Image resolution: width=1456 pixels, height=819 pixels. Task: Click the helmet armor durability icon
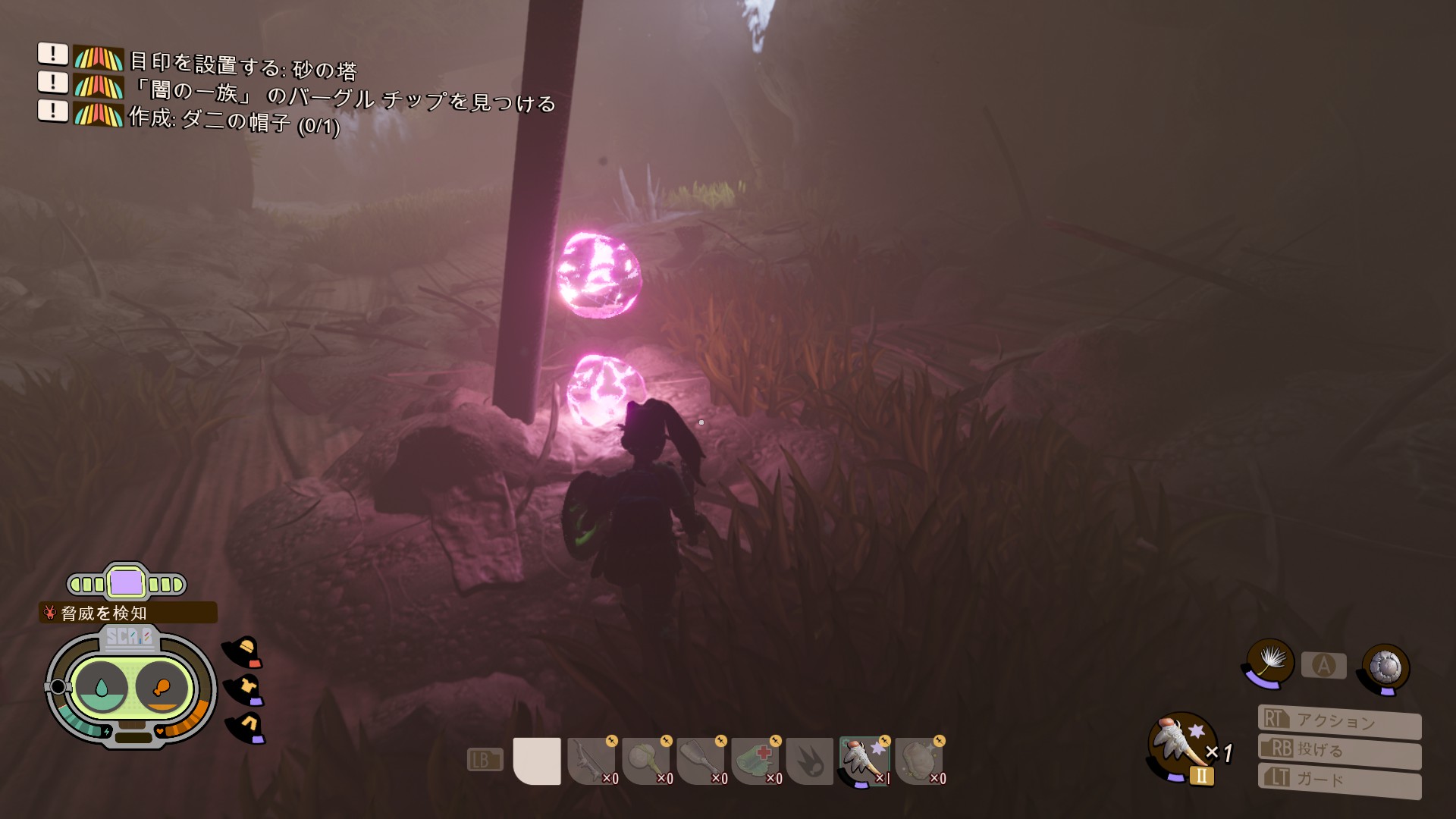pyautogui.click(x=244, y=652)
